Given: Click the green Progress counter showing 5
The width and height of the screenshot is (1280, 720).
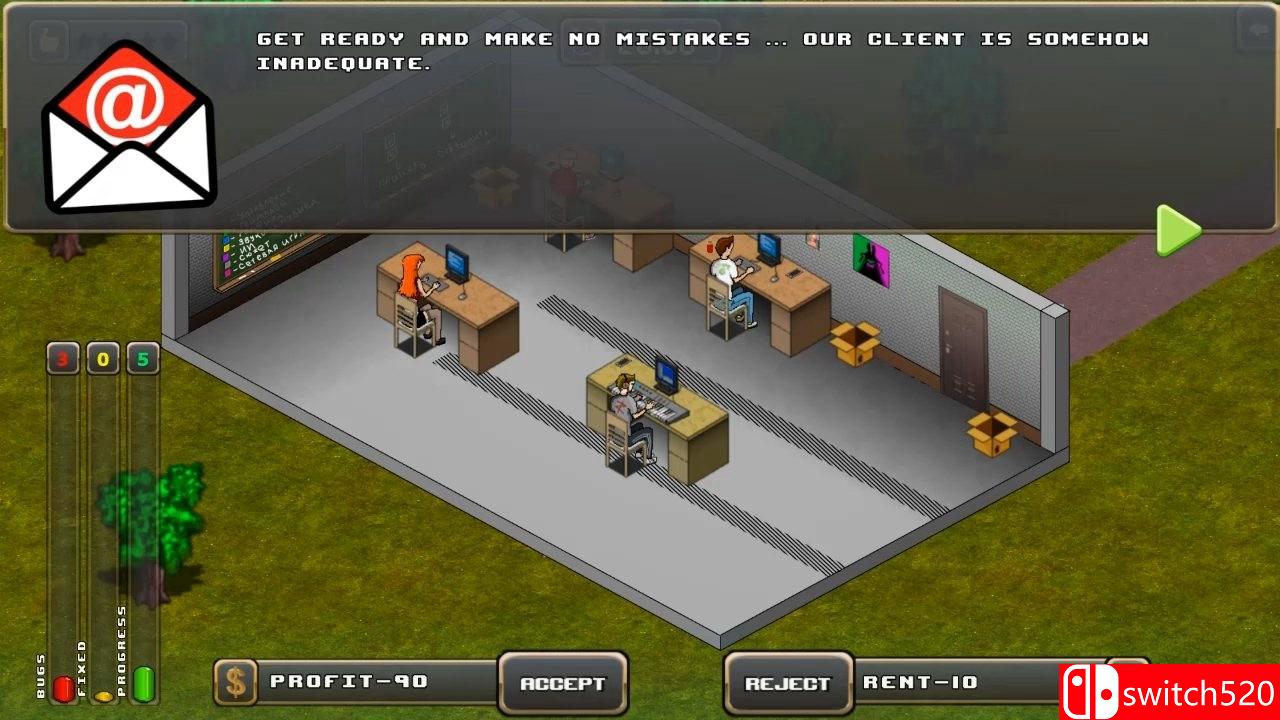Looking at the screenshot, I should [141, 358].
